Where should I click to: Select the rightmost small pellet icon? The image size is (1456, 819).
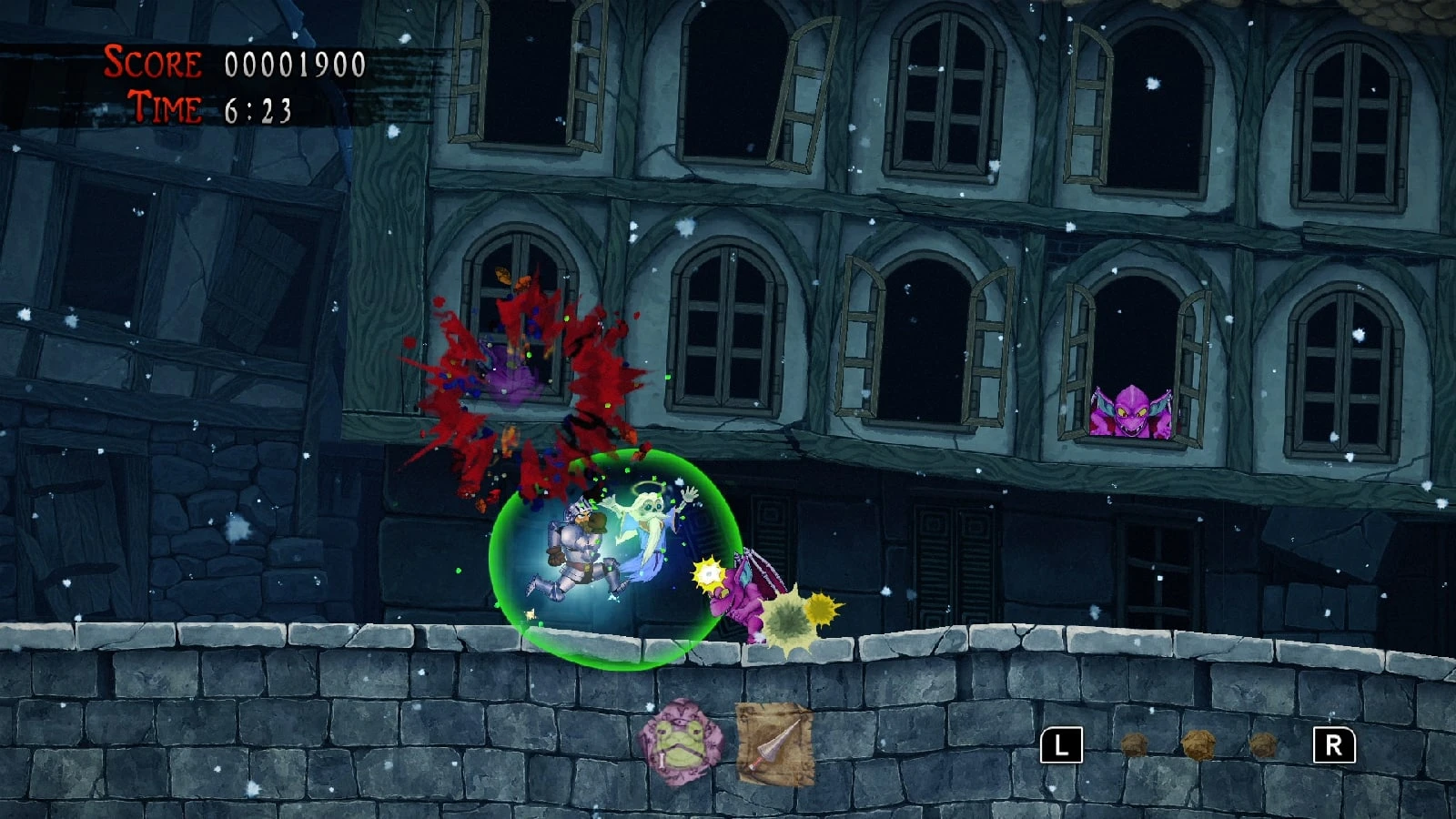(1265, 747)
